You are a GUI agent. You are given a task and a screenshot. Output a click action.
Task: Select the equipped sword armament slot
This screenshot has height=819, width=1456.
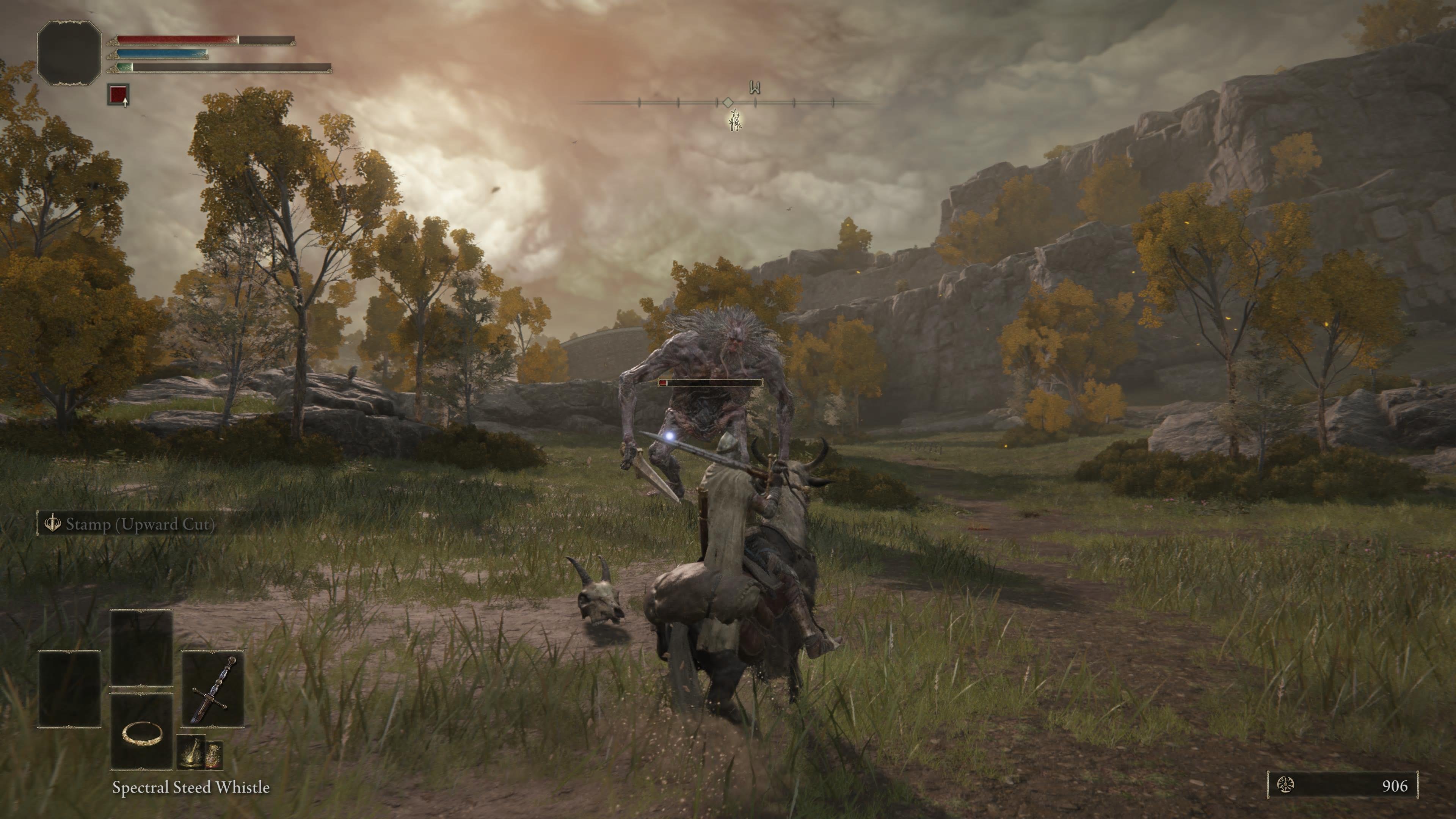click(x=213, y=689)
